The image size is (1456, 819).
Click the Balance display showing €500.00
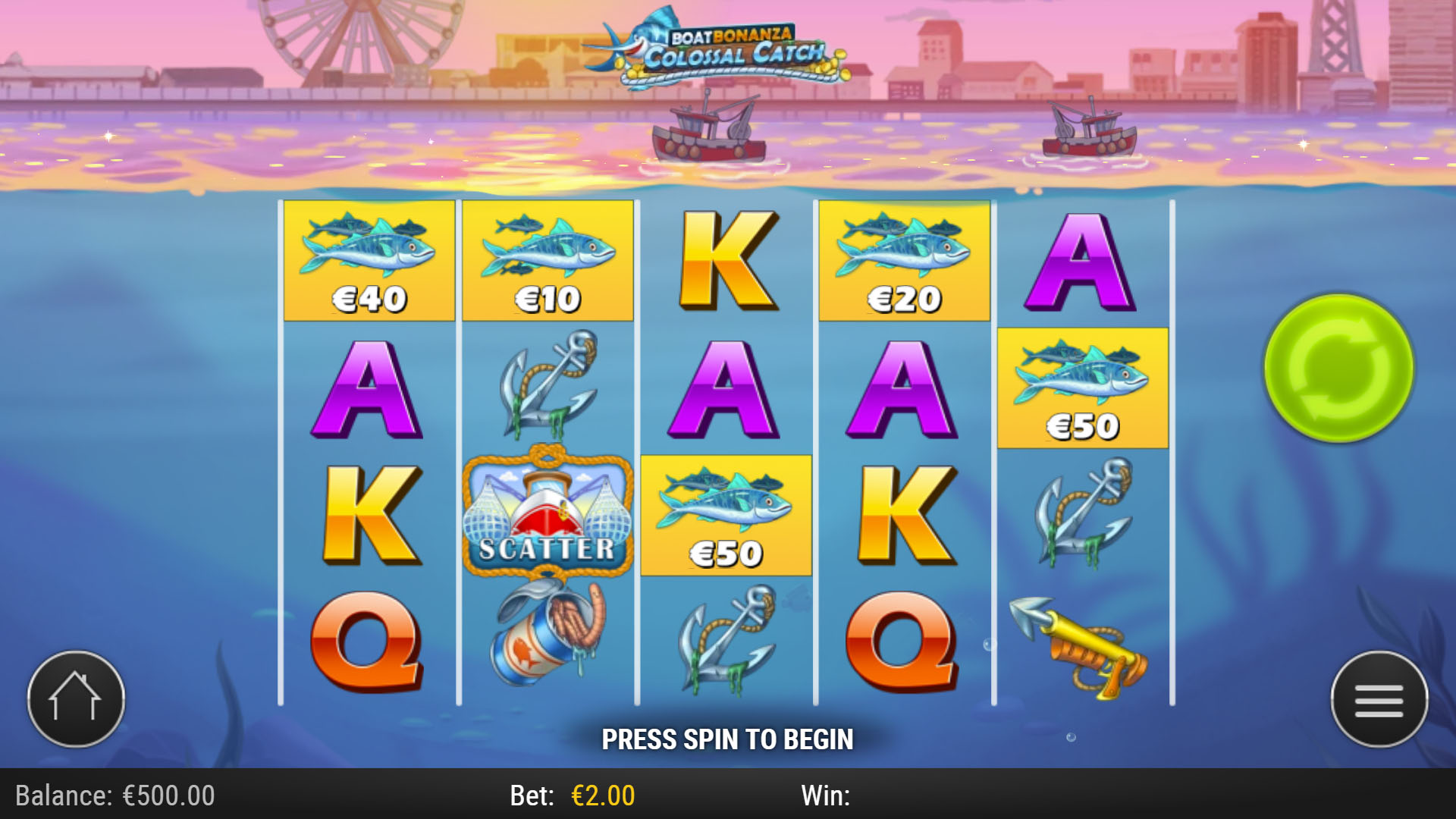coord(114,795)
